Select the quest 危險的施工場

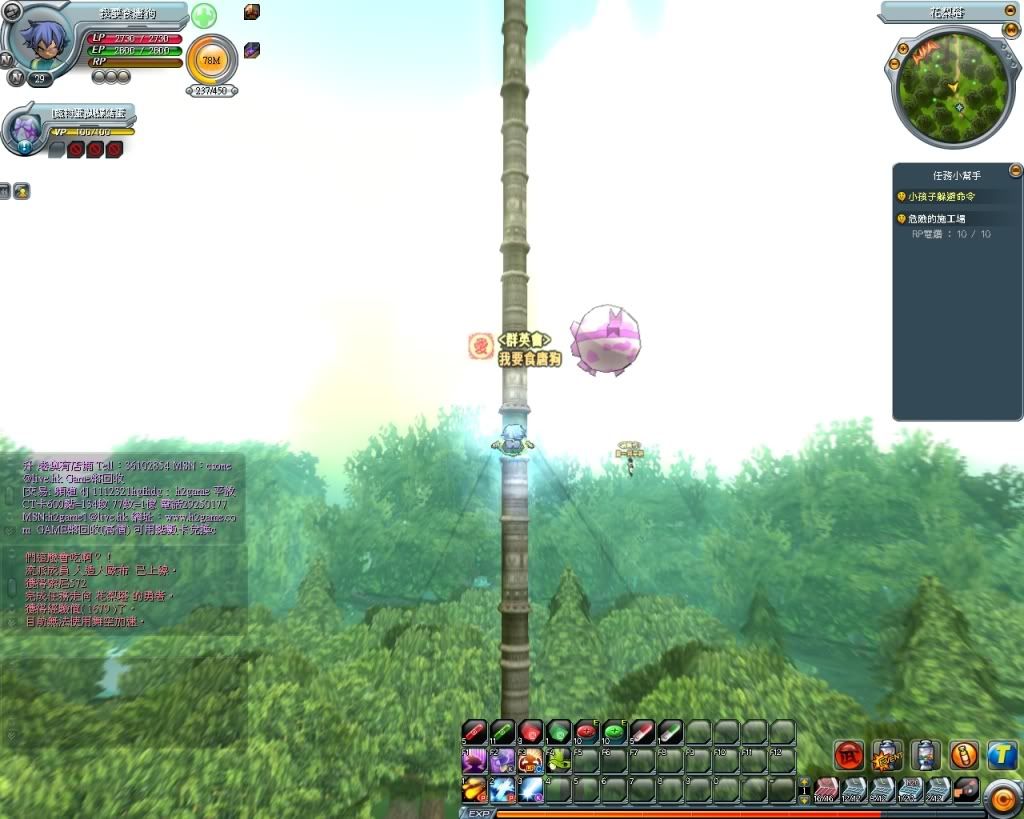pyautogui.click(x=935, y=219)
